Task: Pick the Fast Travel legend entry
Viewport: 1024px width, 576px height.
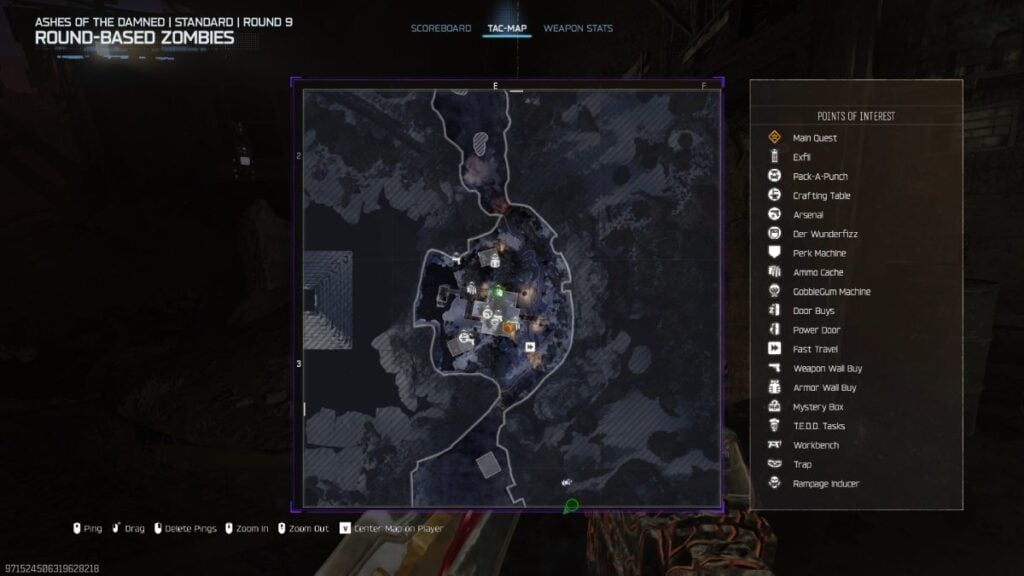Action: pyautogui.click(x=813, y=349)
